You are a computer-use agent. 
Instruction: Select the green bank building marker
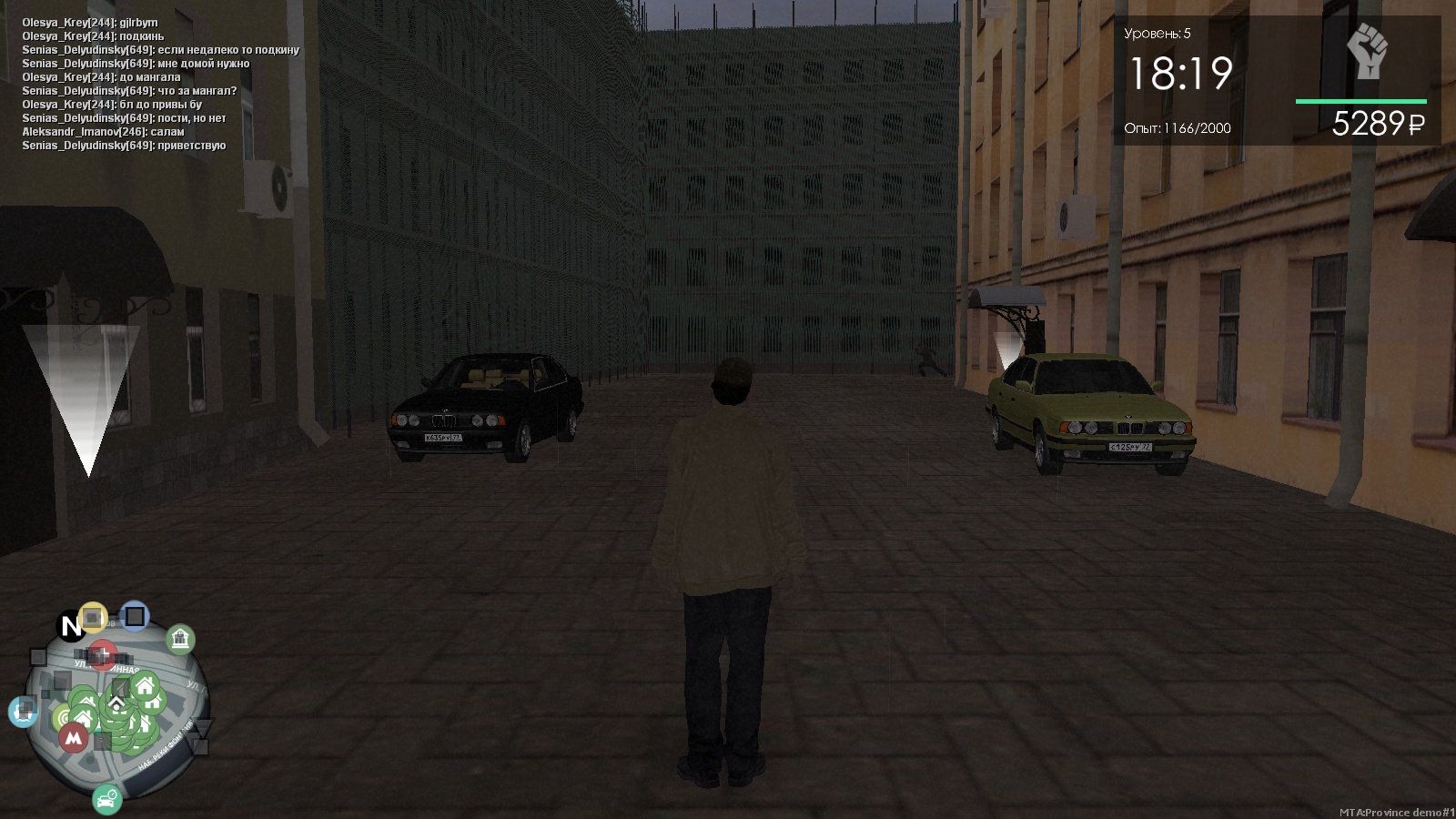180,640
